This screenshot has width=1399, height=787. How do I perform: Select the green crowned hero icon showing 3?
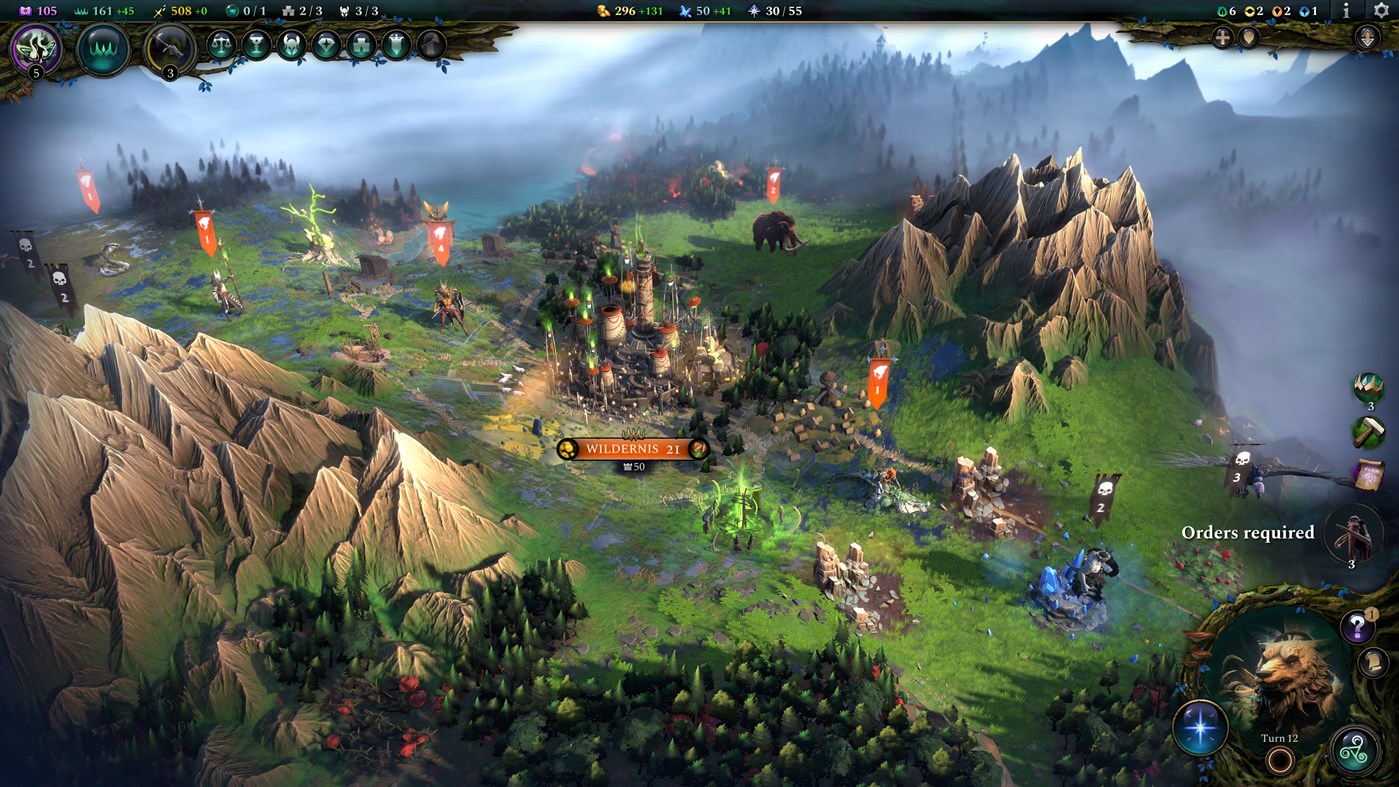1369,387
